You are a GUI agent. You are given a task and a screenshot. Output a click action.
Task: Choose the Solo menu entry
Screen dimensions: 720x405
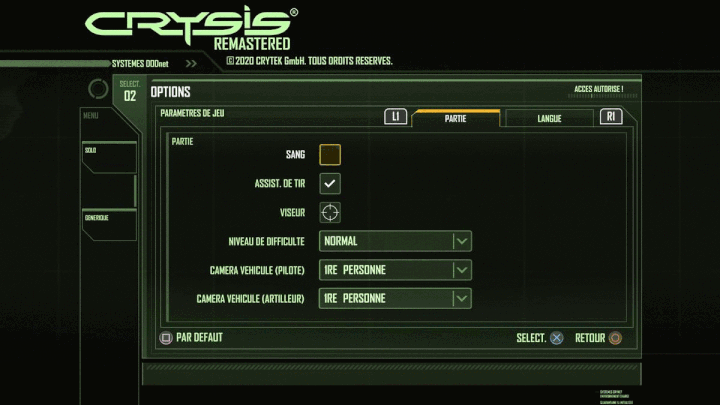point(107,157)
